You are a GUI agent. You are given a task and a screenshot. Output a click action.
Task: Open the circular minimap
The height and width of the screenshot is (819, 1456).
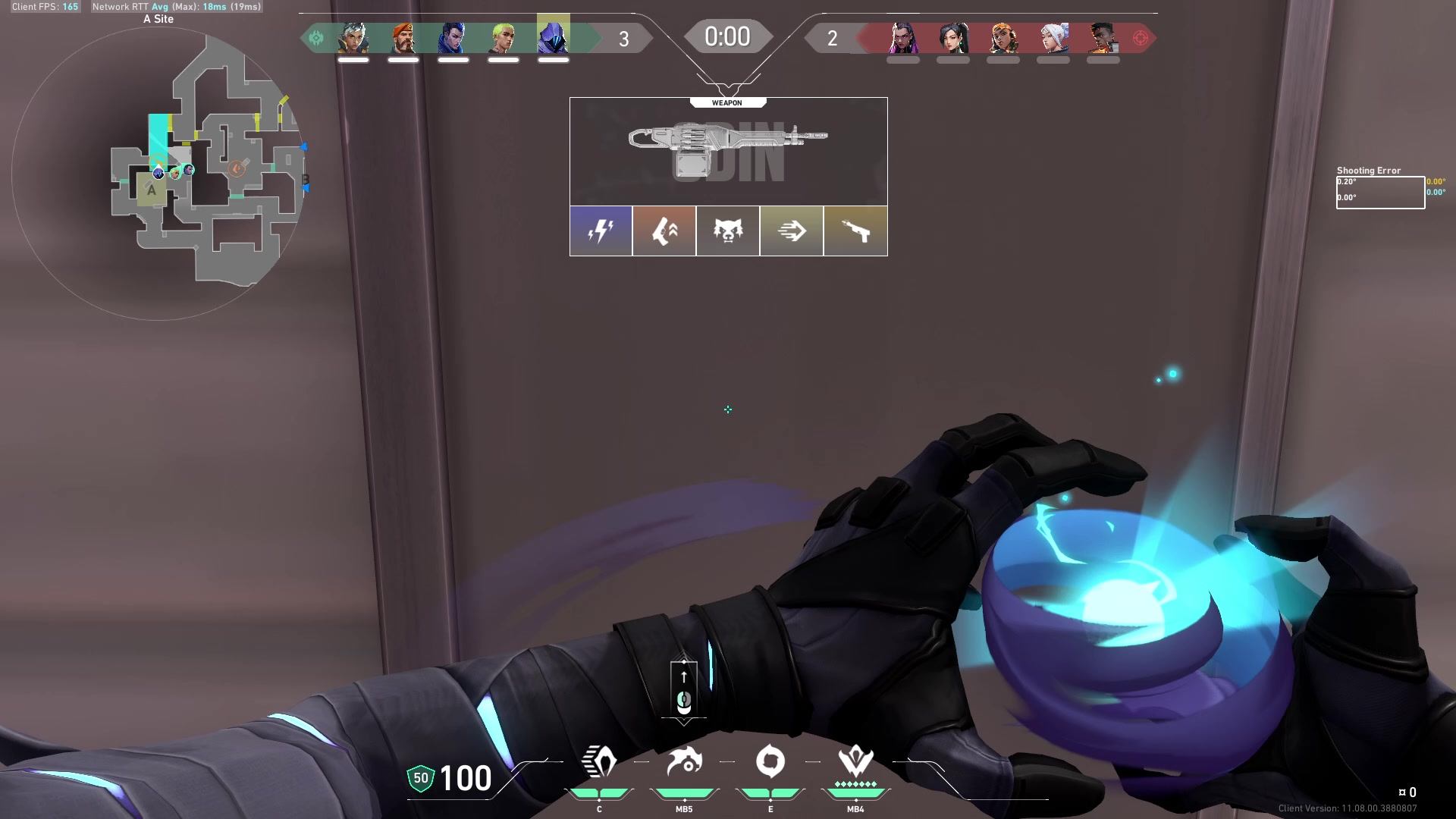[x=158, y=173]
